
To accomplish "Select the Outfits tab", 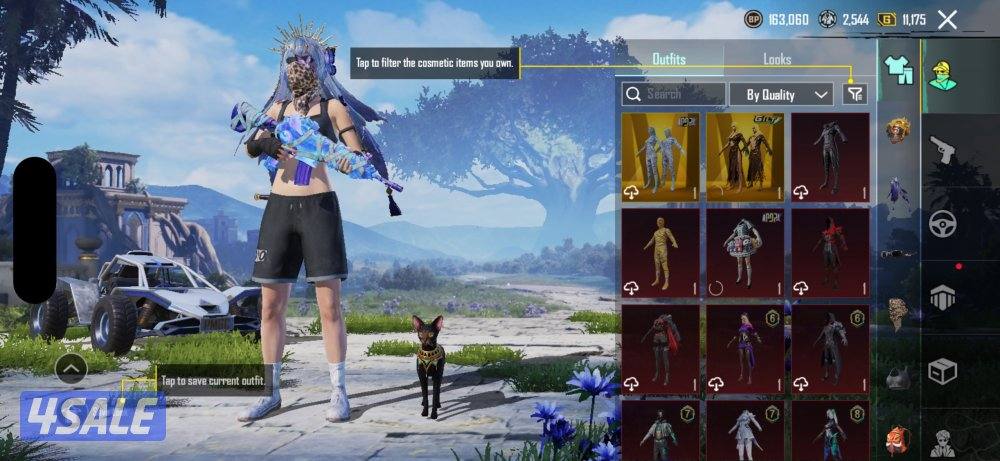I will tap(669, 59).
